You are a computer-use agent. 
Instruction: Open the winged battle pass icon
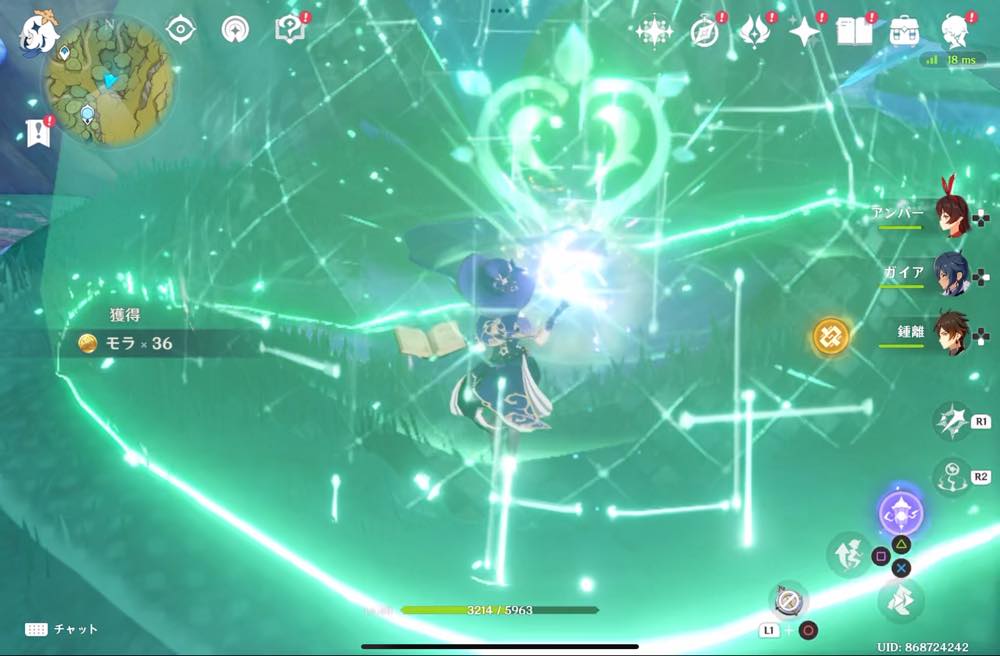click(x=752, y=32)
